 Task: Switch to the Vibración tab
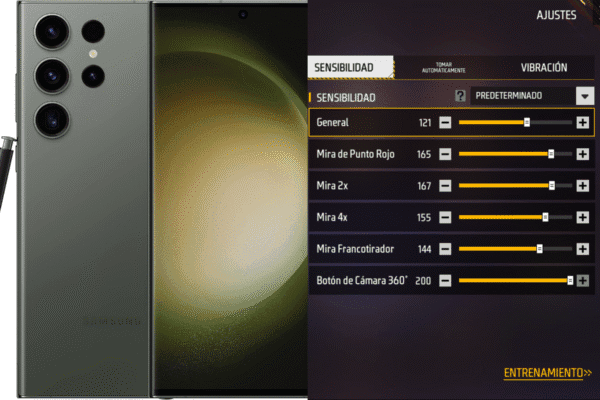[544, 67]
